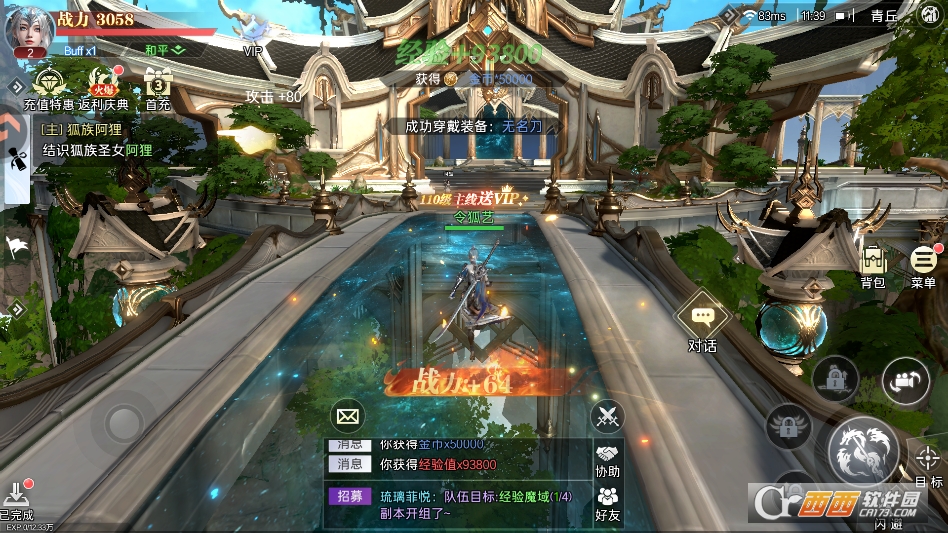Toggle the 和平 peace mode selector

(x=165, y=49)
